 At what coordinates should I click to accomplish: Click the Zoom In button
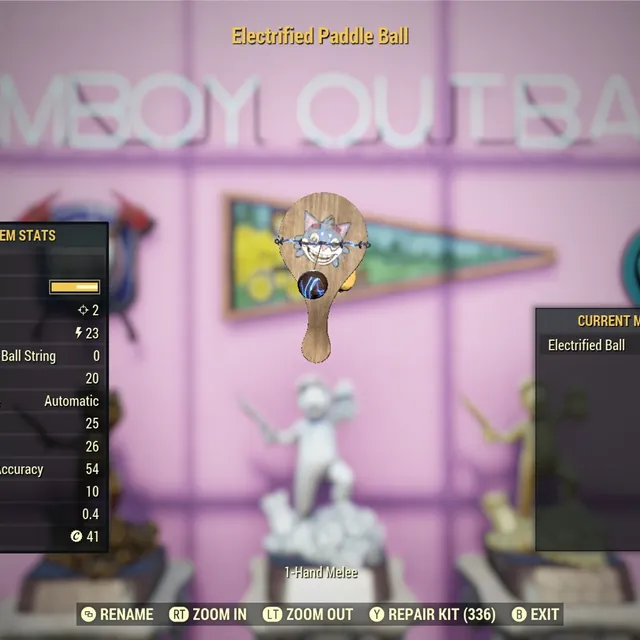pyautogui.click(x=208, y=614)
